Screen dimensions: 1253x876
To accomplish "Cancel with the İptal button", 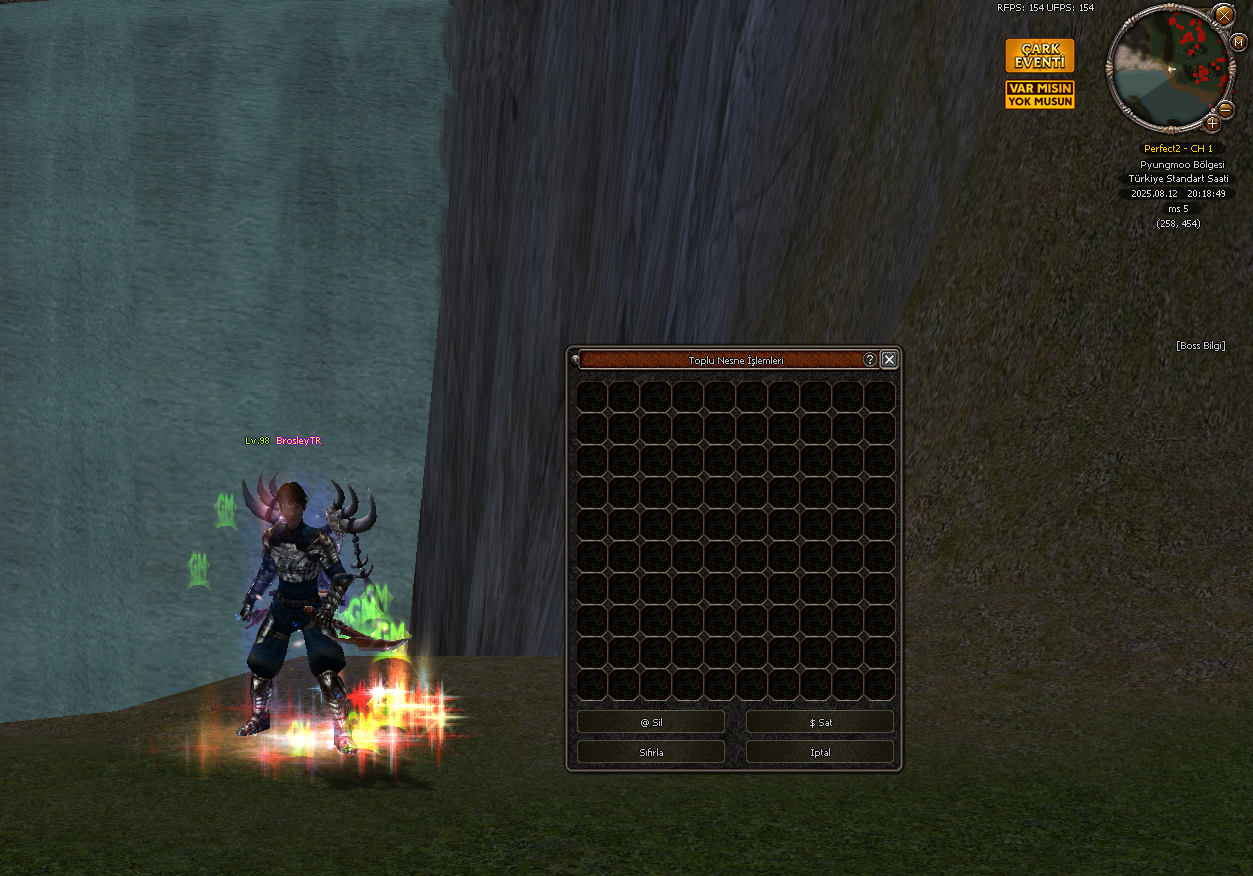I will tap(820, 752).
